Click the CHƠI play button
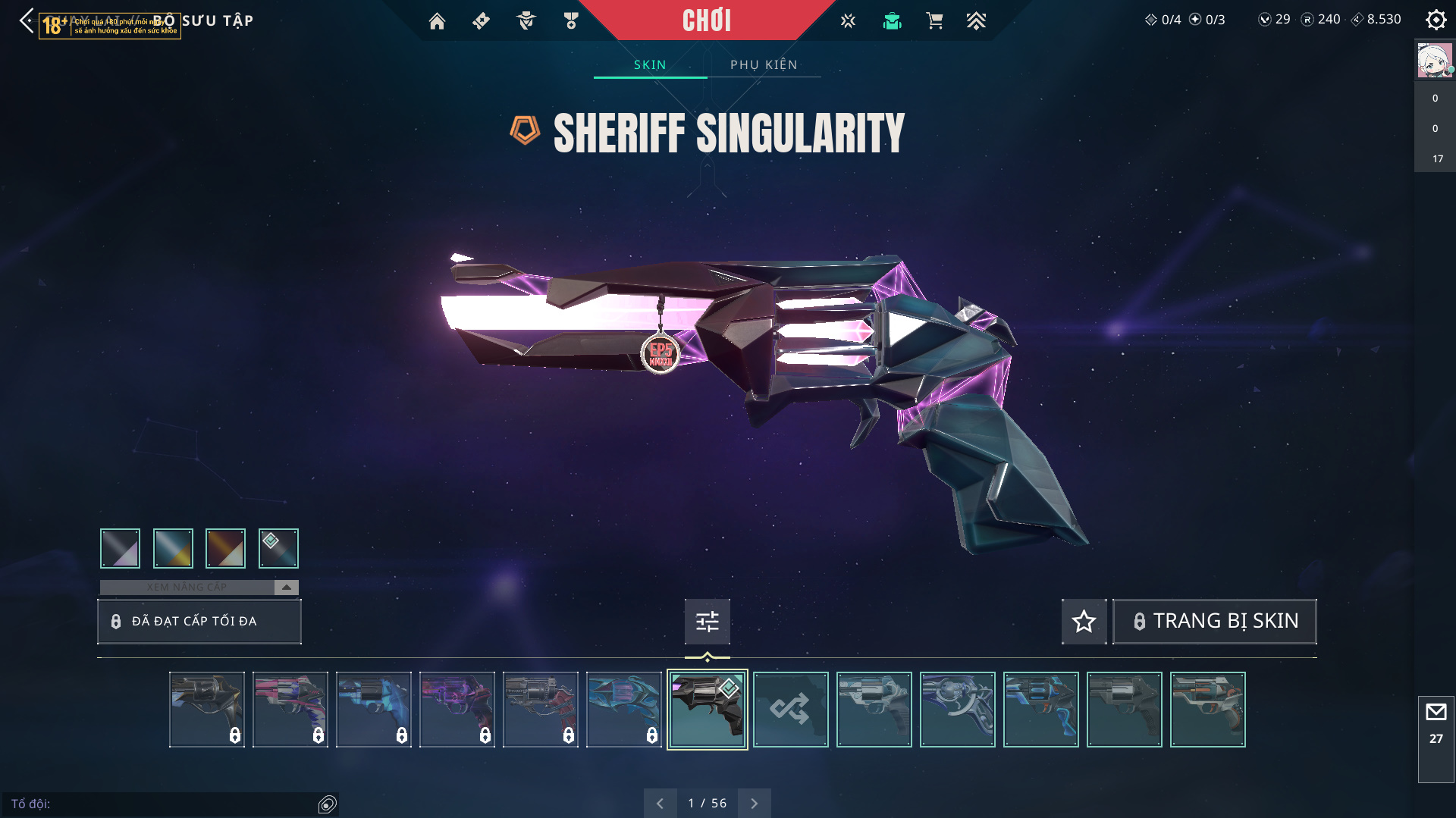1456x818 pixels. click(707, 20)
